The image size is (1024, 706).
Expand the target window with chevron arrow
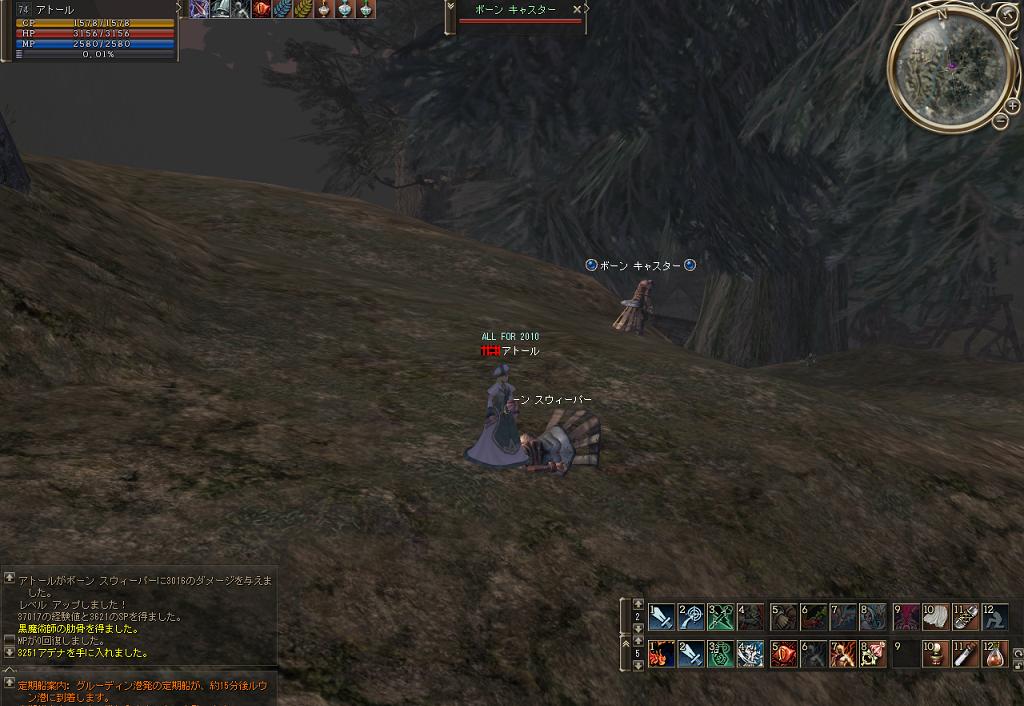pos(450,9)
